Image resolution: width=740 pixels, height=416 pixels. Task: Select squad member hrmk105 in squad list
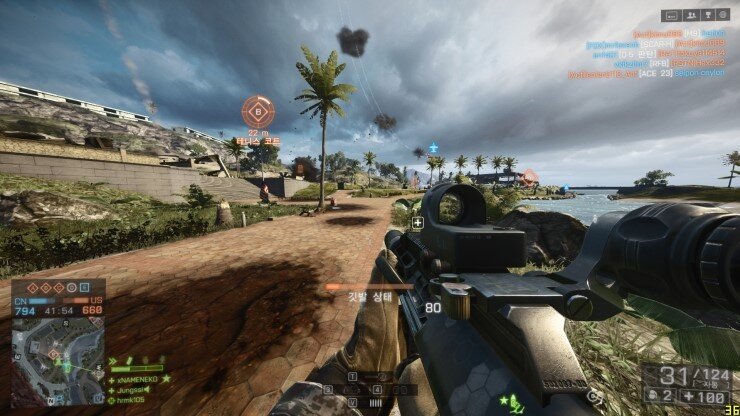(128, 399)
